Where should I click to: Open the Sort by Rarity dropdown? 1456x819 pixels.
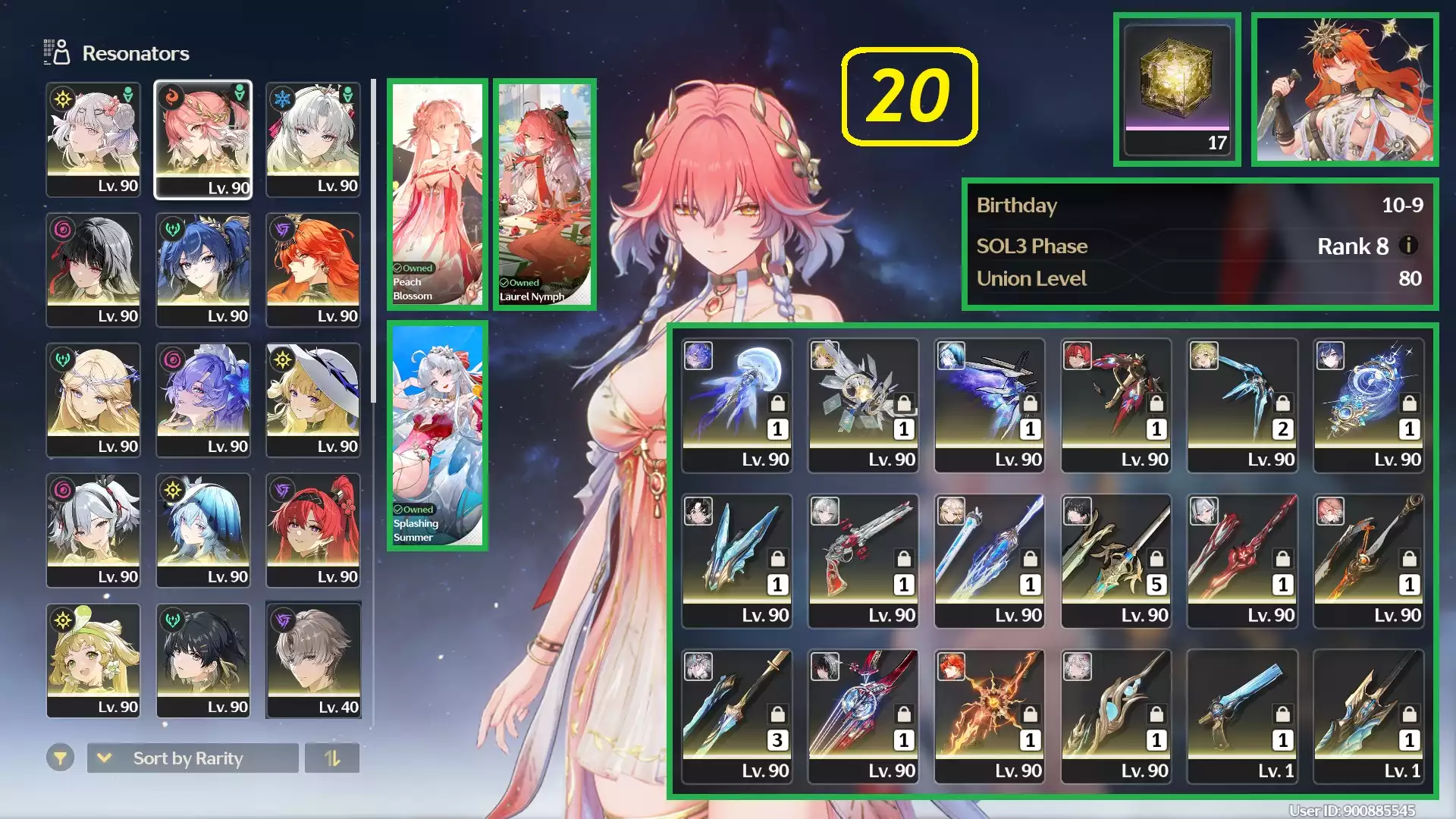click(x=193, y=758)
